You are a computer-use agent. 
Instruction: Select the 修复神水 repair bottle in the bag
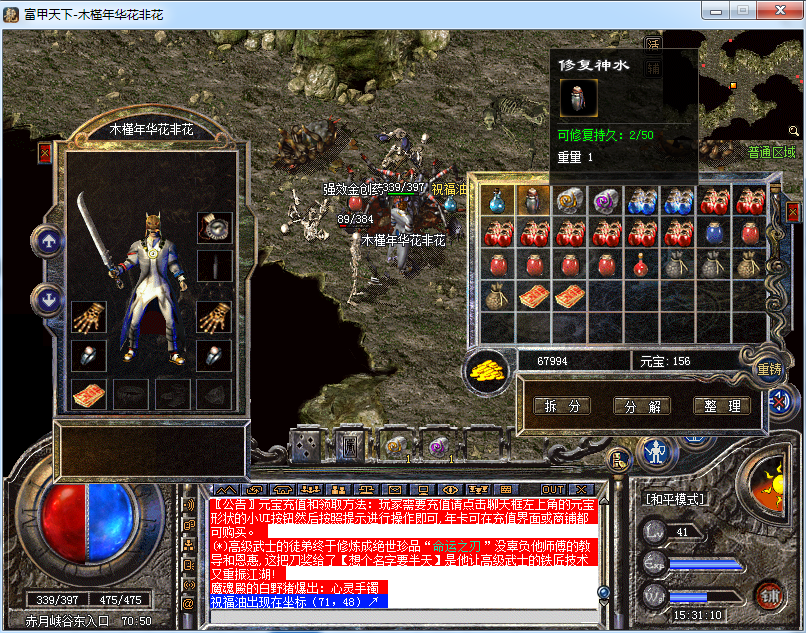(533, 201)
